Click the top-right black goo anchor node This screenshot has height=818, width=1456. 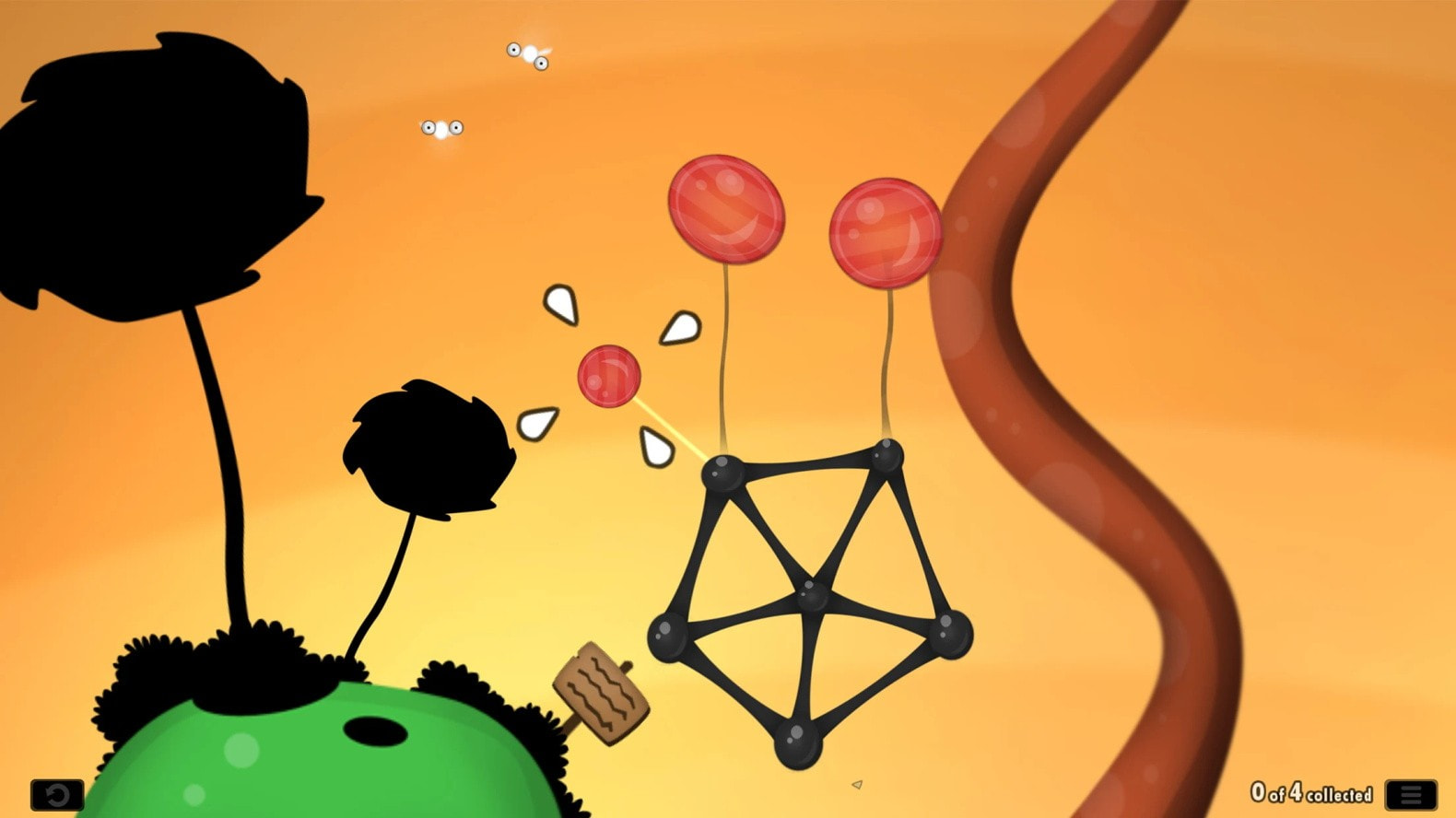click(x=887, y=458)
